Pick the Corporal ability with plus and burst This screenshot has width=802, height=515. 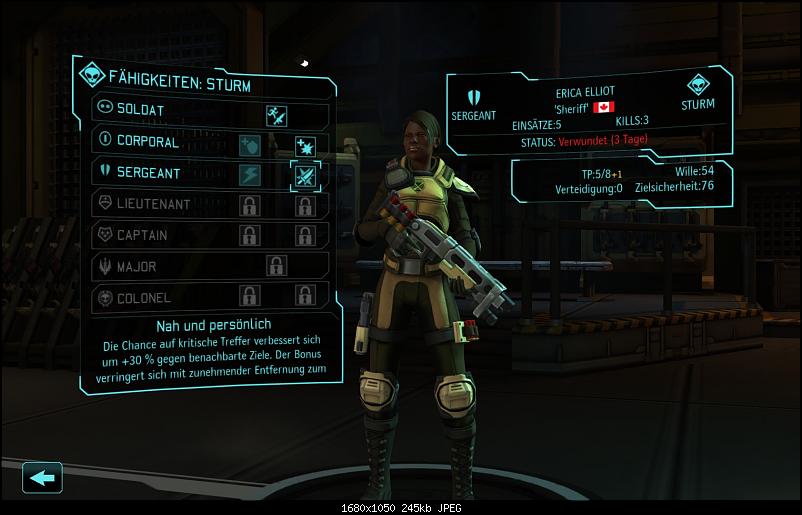305,146
